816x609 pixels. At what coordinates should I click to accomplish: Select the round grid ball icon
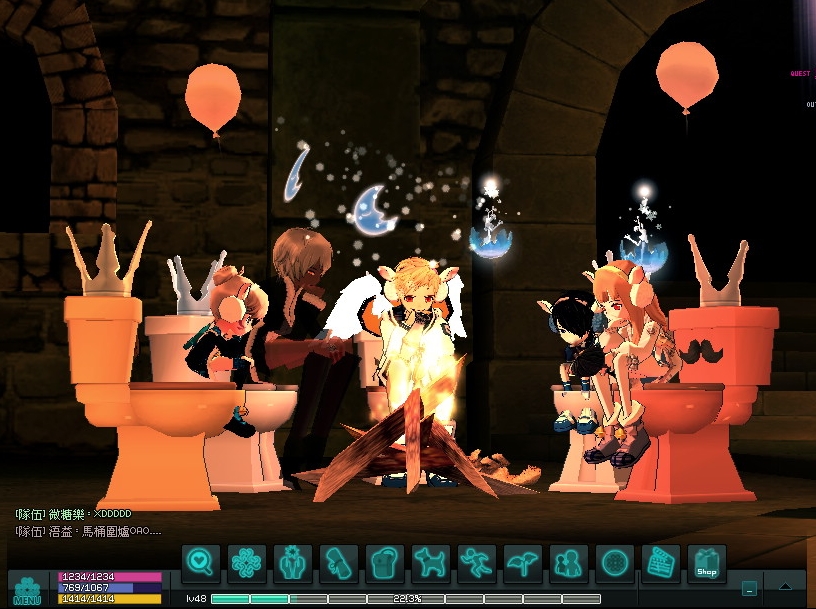click(x=615, y=564)
